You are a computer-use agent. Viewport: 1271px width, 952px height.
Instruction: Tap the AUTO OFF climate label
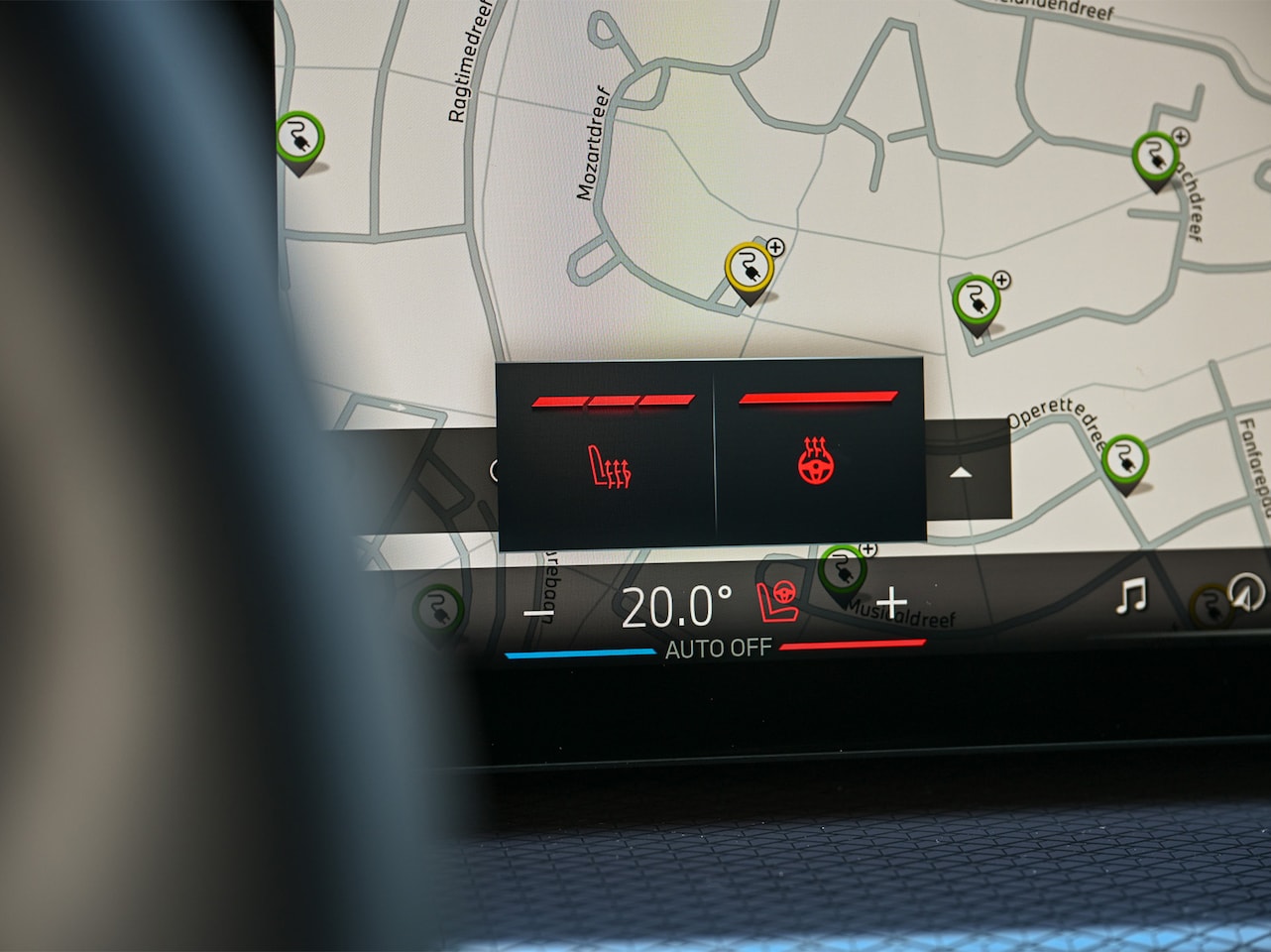[718, 649]
